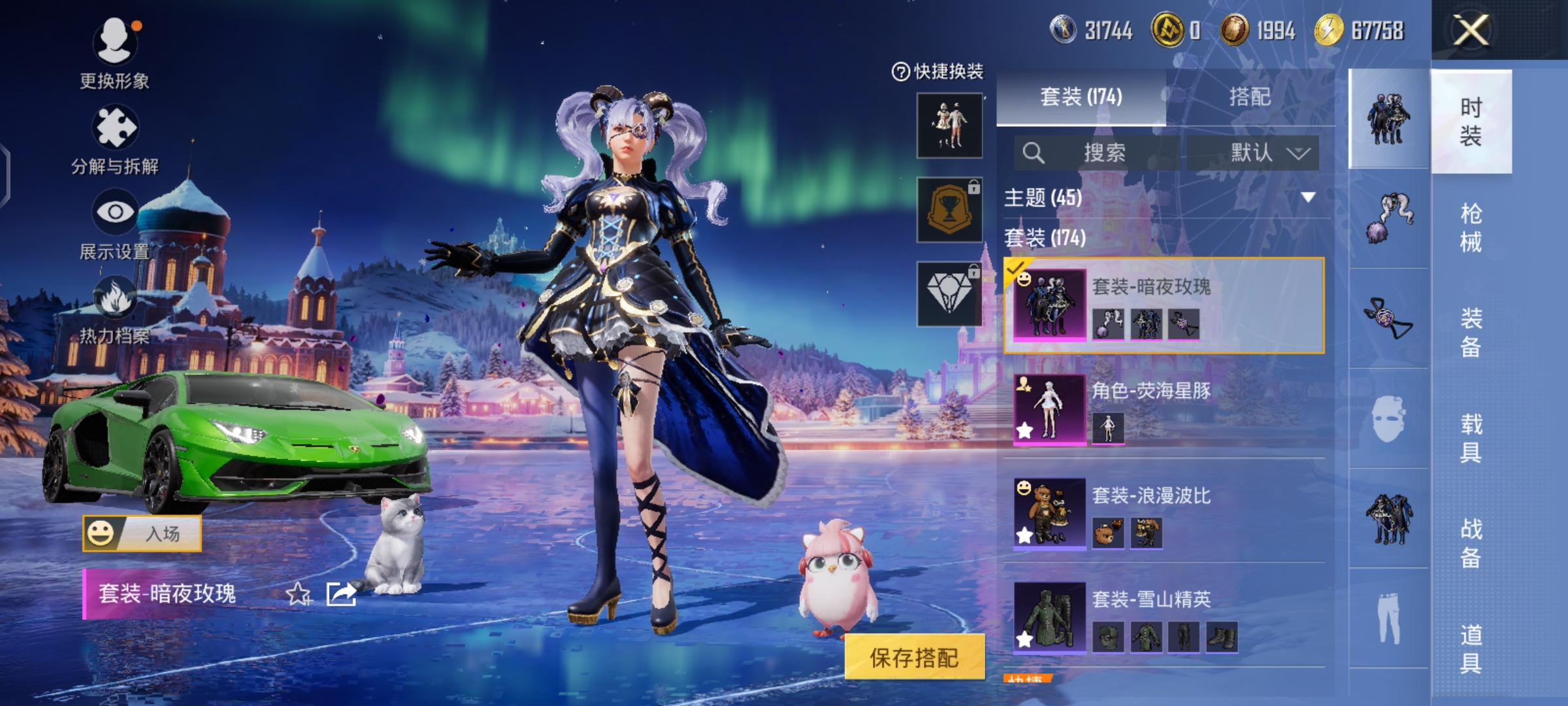Choose the 套装-浪漫波比 outfit
The height and width of the screenshot is (706, 1568).
(x=1163, y=514)
